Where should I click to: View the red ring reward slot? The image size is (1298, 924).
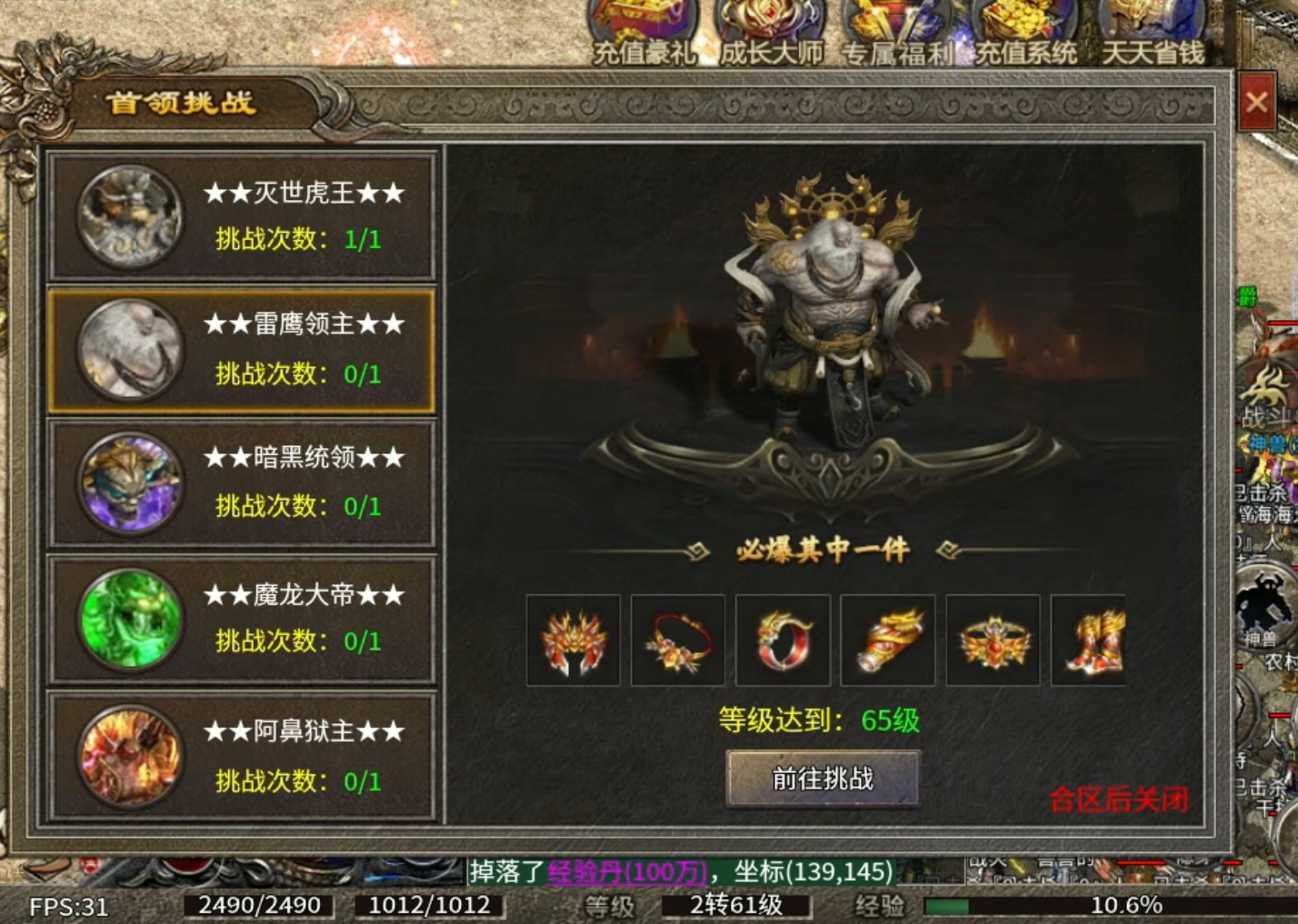point(783,641)
